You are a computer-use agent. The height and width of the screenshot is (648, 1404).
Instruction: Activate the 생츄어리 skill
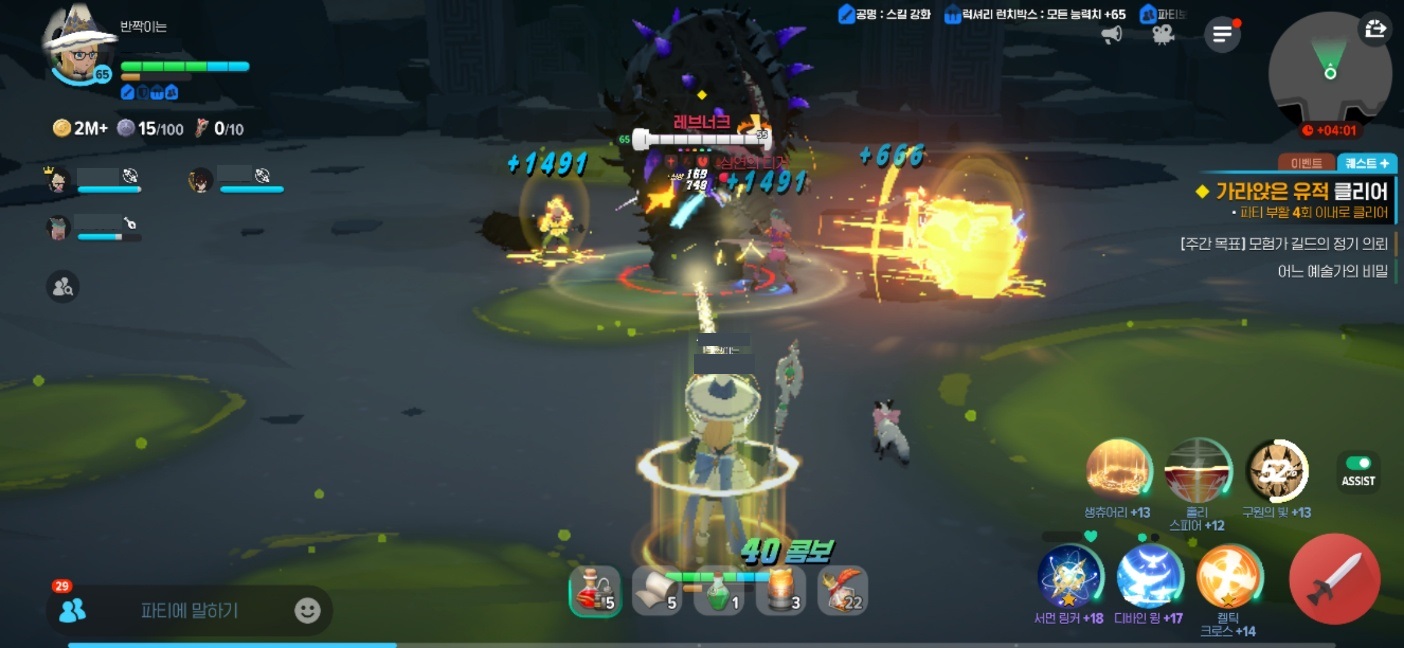click(x=1118, y=471)
